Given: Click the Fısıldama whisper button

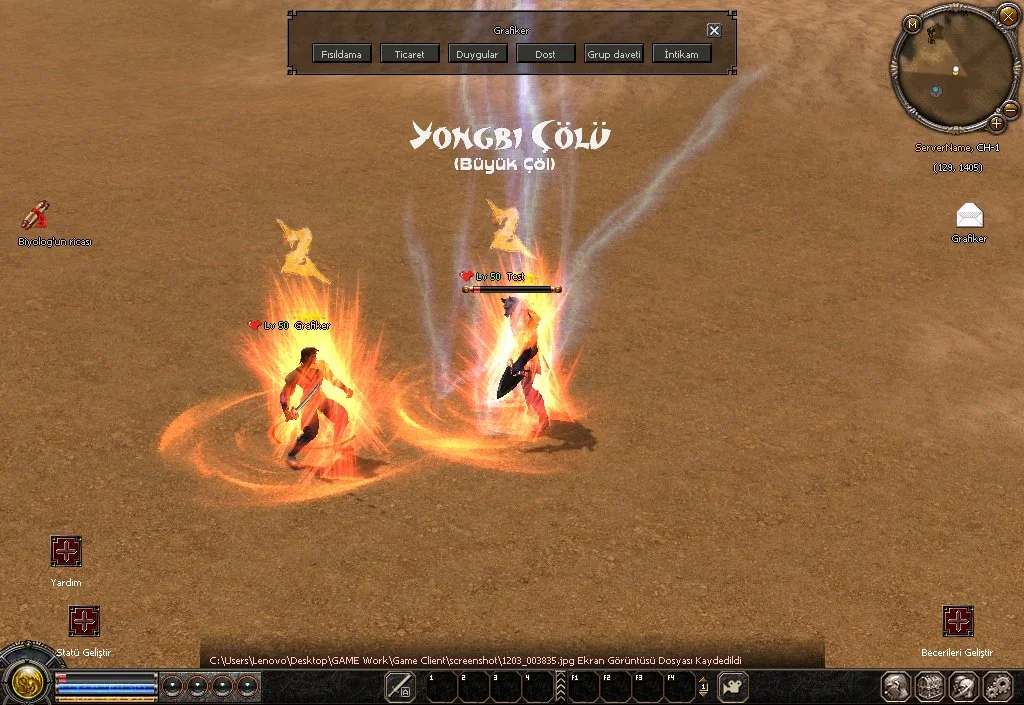Looking at the screenshot, I should pyautogui.click(x=342, y=54).
